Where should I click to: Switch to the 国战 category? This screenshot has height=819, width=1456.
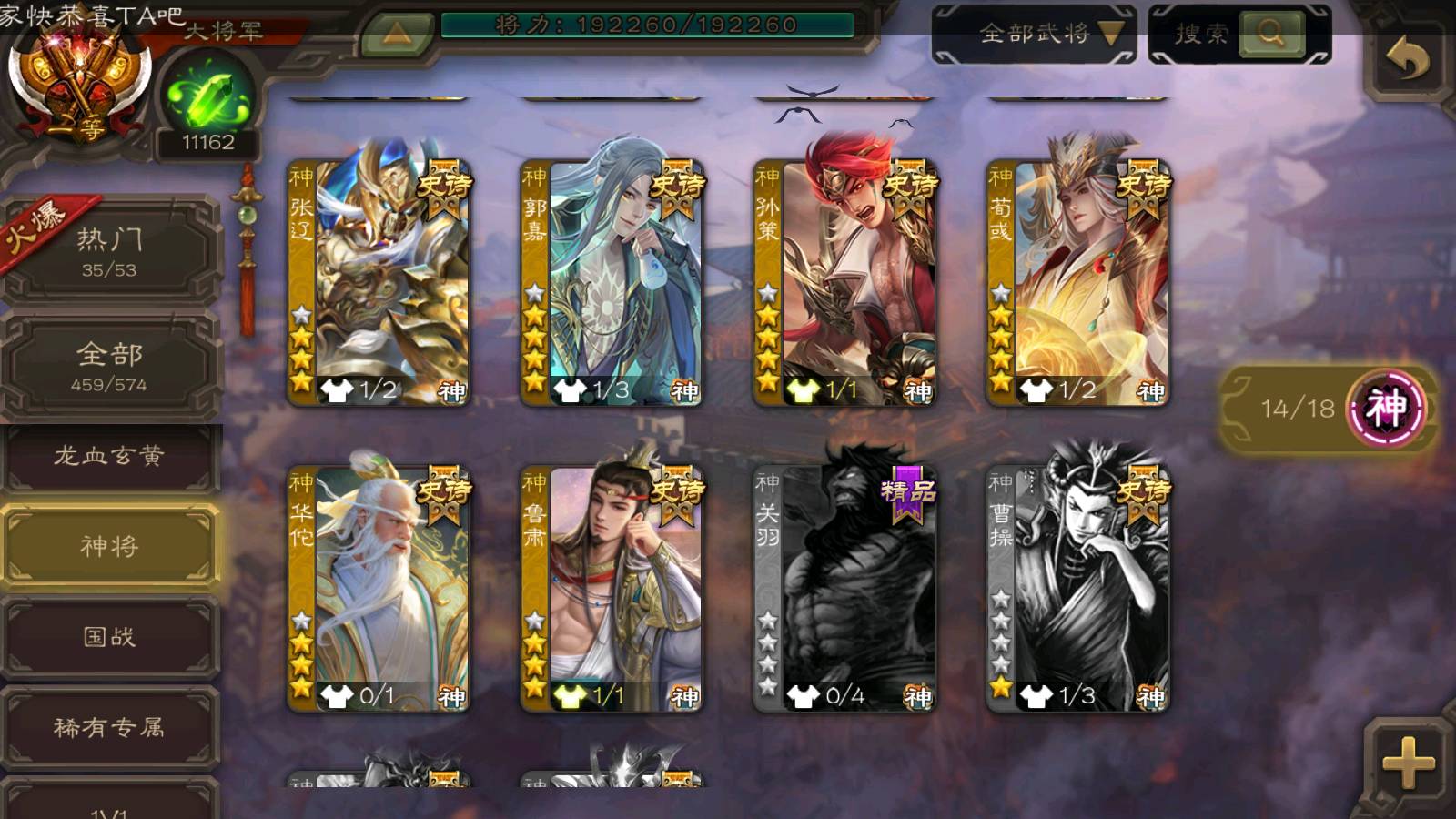109,636
